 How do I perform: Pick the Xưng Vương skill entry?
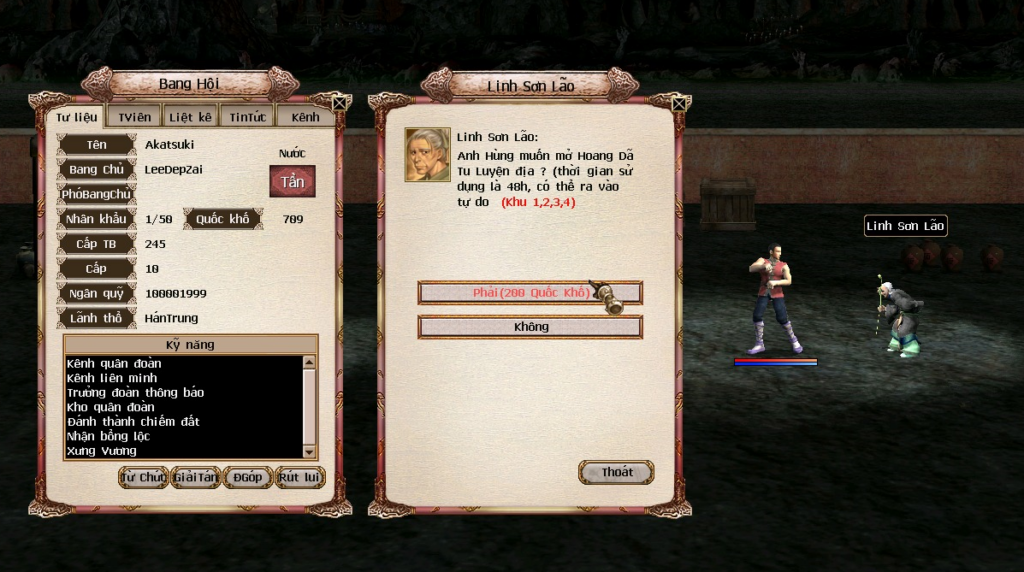click(102, 451)
